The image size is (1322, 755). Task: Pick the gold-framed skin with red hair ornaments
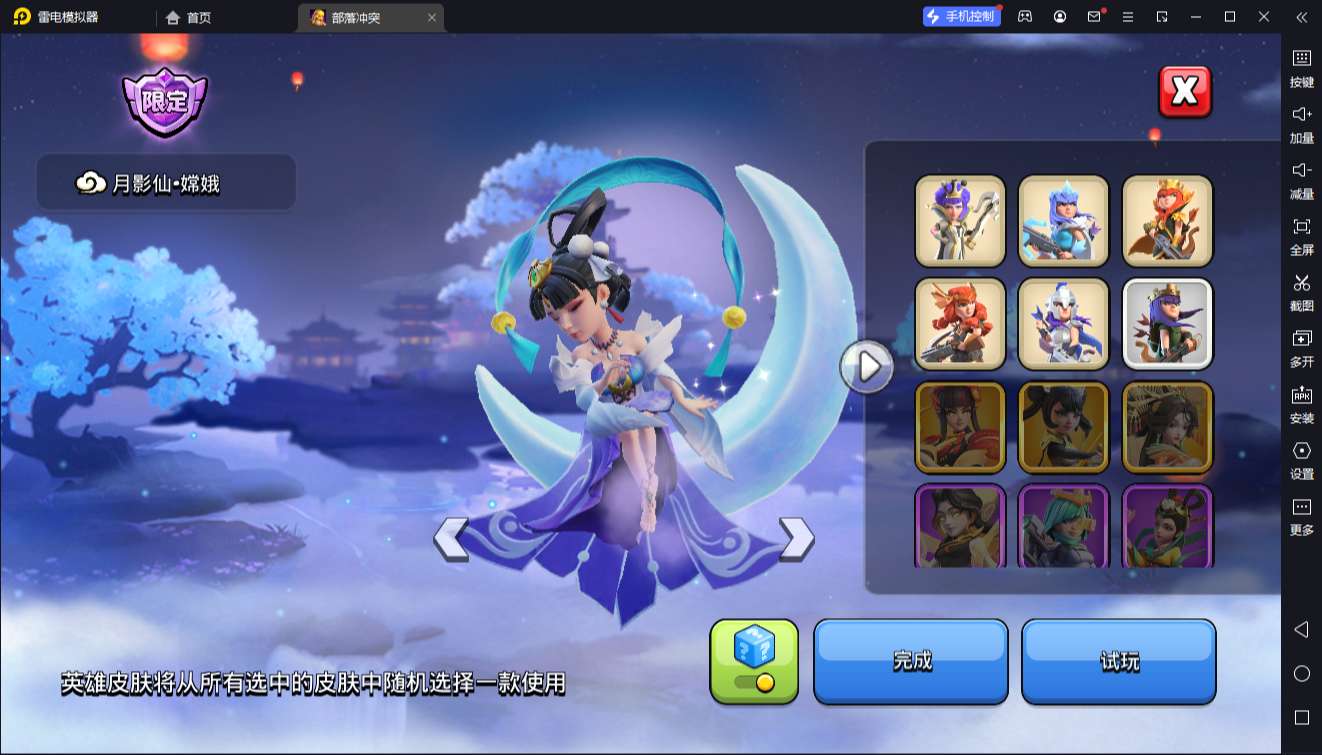(960, 427)
